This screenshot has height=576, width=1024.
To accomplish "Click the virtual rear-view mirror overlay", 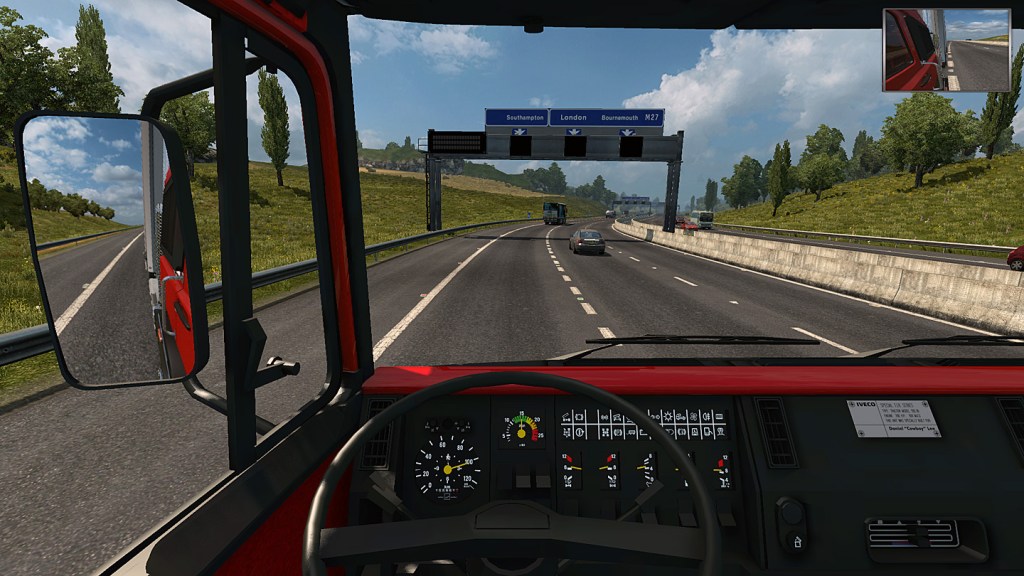I will [946, 50].
